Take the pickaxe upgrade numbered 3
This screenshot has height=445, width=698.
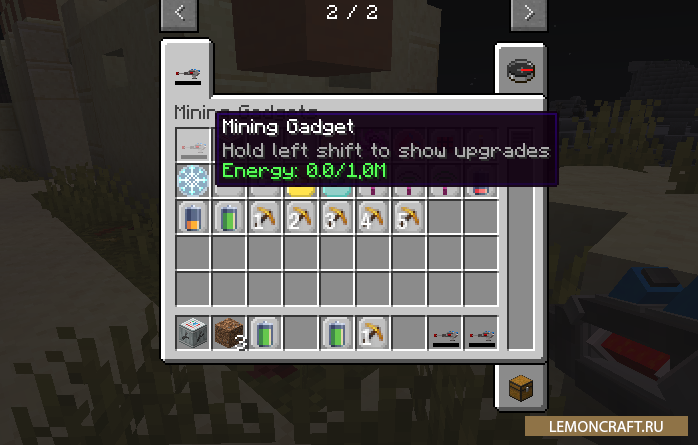click(336, 217)
